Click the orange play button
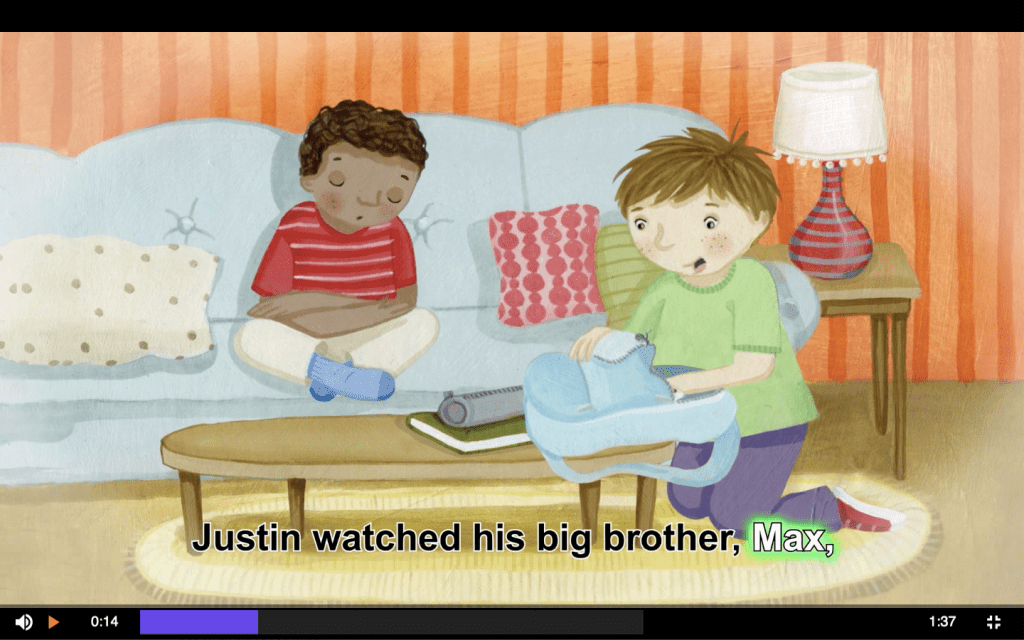 (x=54, y=622)
